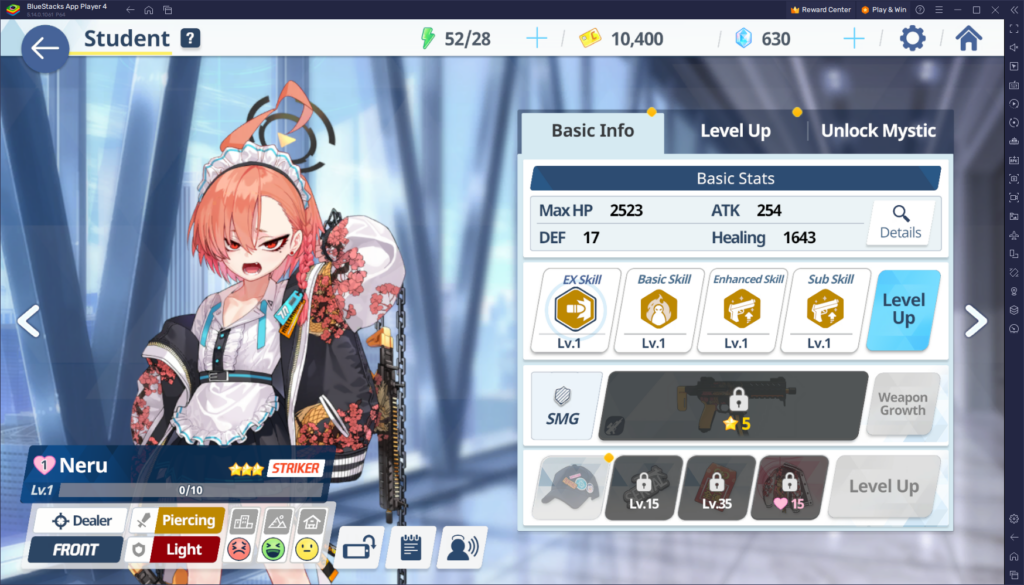
Task: Select the hat equipment slot
Action: click(567, 487)
